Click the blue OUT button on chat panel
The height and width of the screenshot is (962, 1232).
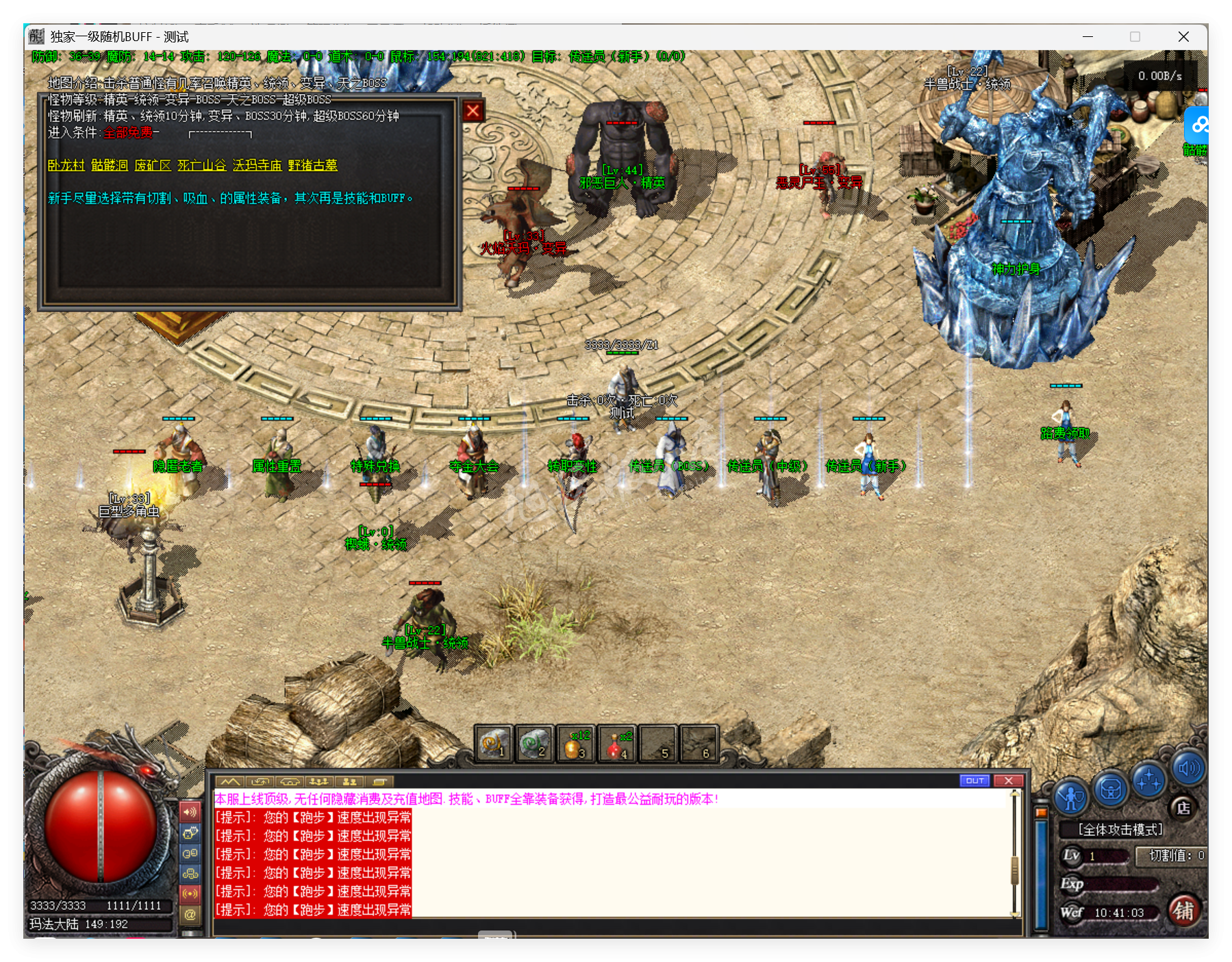click(975, 781)
